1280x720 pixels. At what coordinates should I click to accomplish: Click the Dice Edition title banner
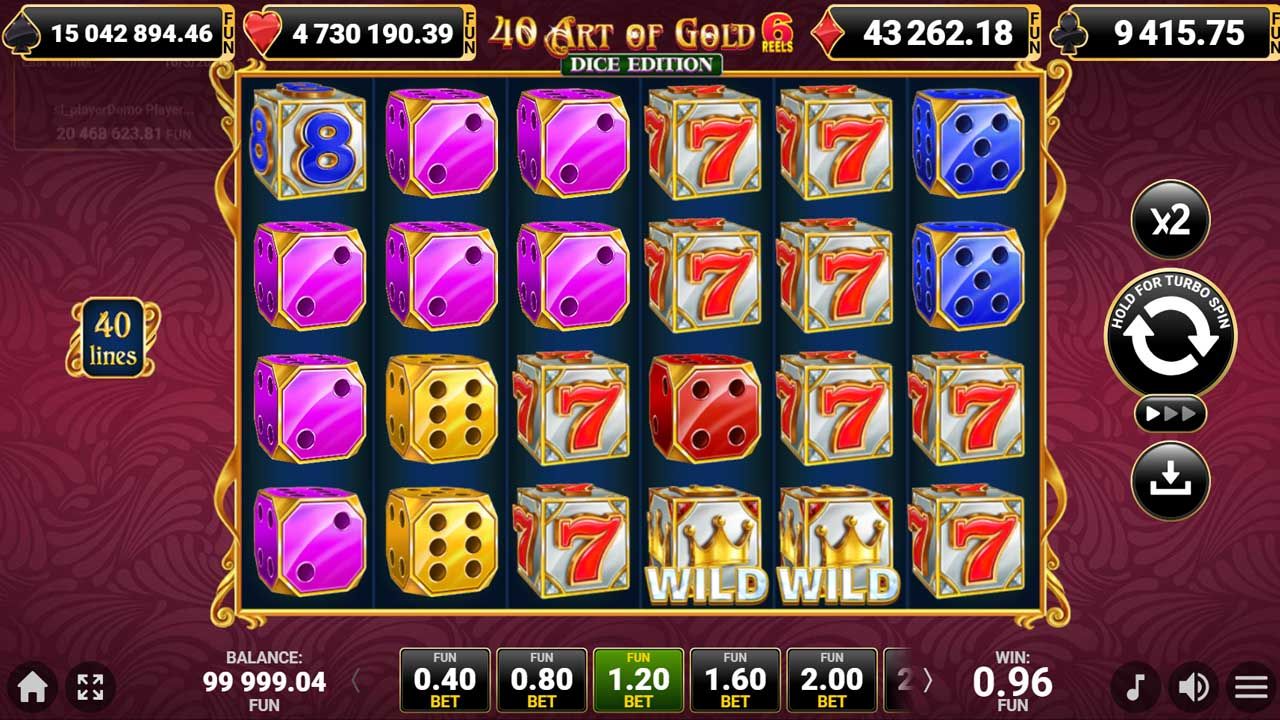(x=639, y=63)
